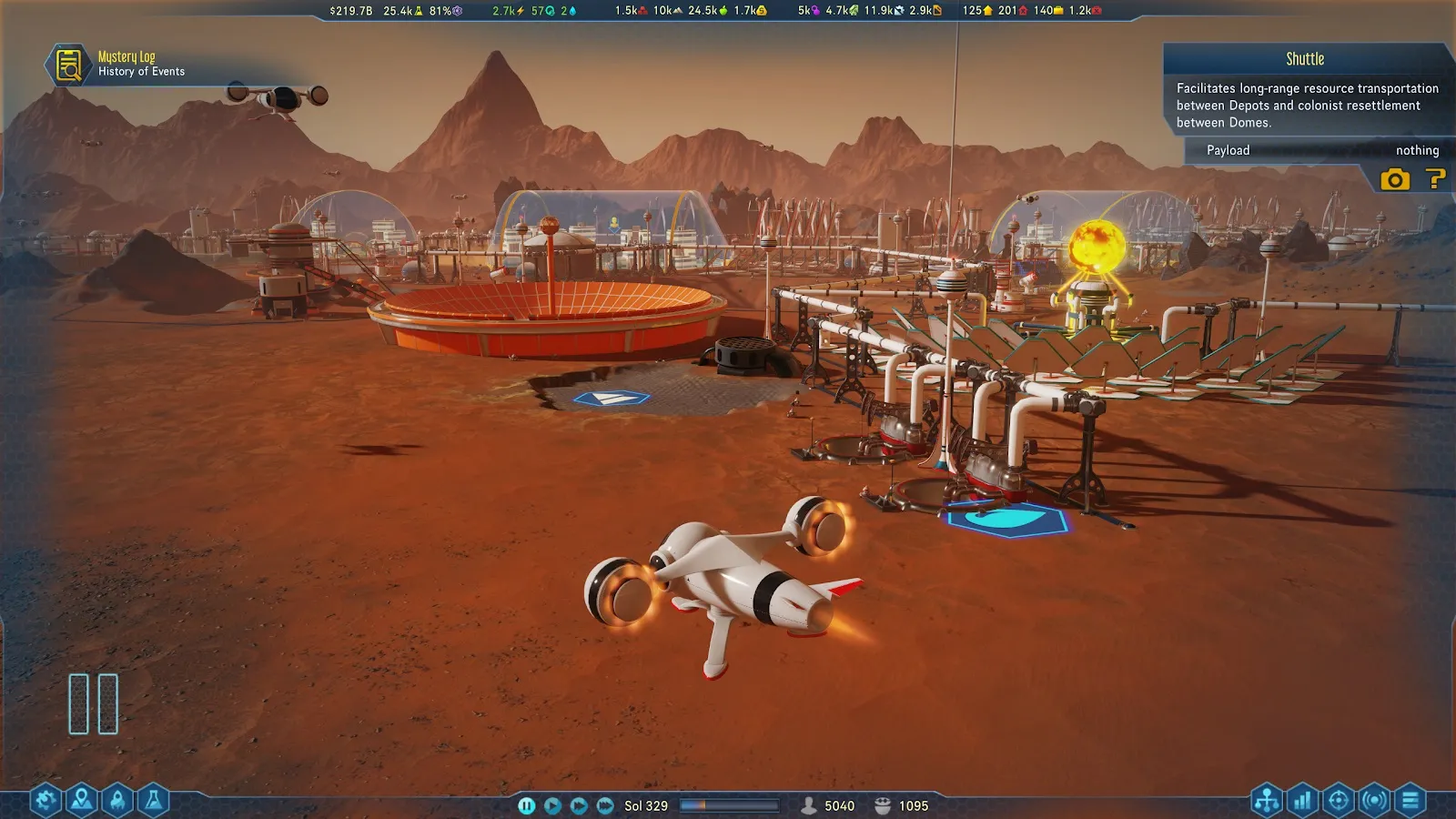Viewport: 1456px width, 819px height.
Task: Pause the game speed
Action: pos(526,805)
